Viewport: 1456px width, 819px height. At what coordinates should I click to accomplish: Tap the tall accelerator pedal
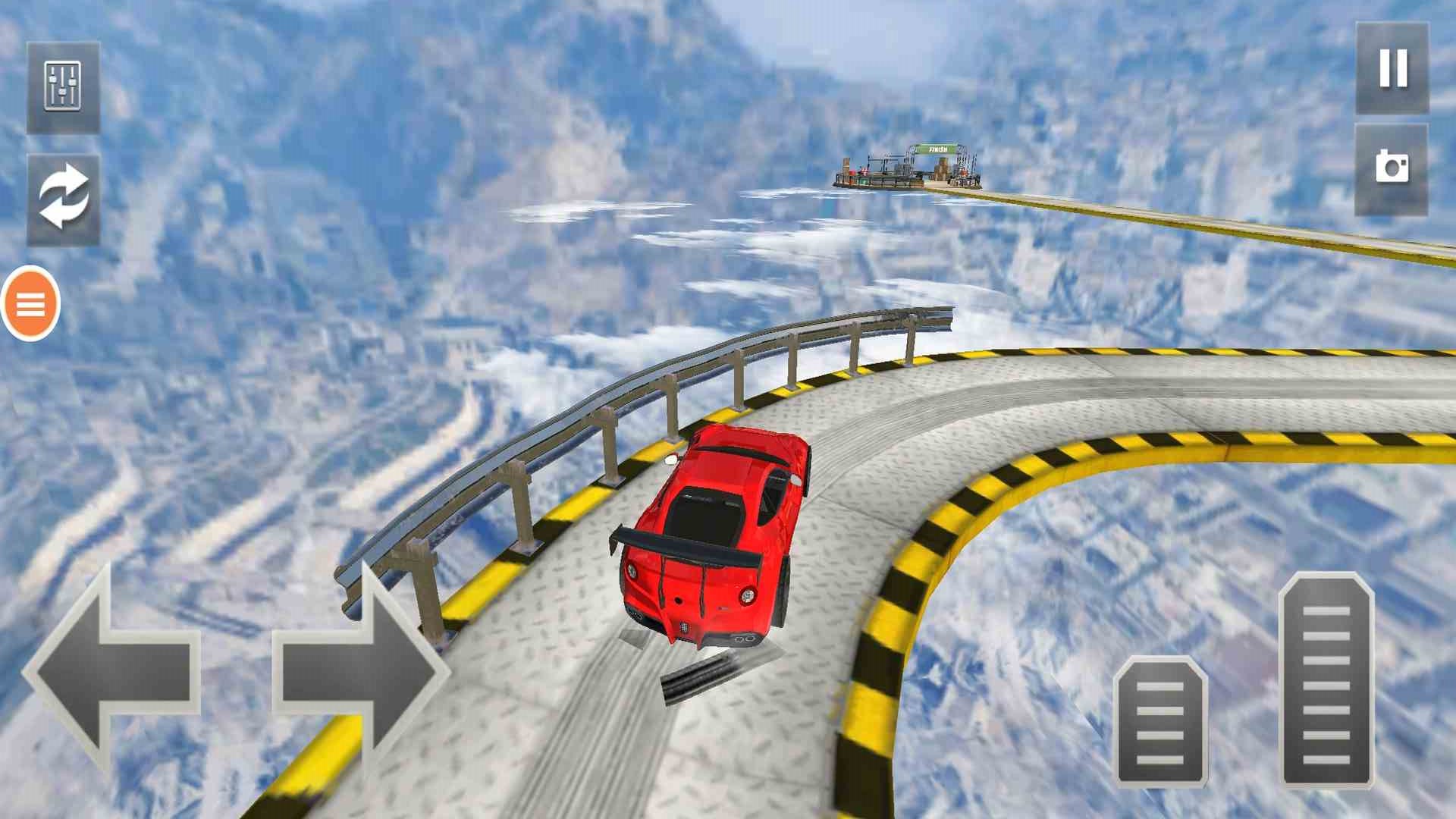pyautogui.click(x=1326, y=681)
